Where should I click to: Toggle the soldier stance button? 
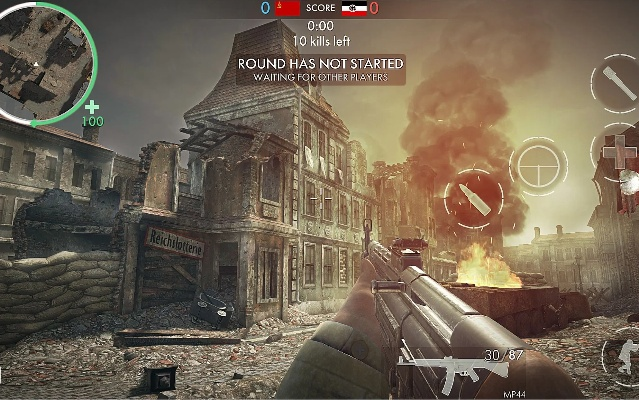point(625,357)
